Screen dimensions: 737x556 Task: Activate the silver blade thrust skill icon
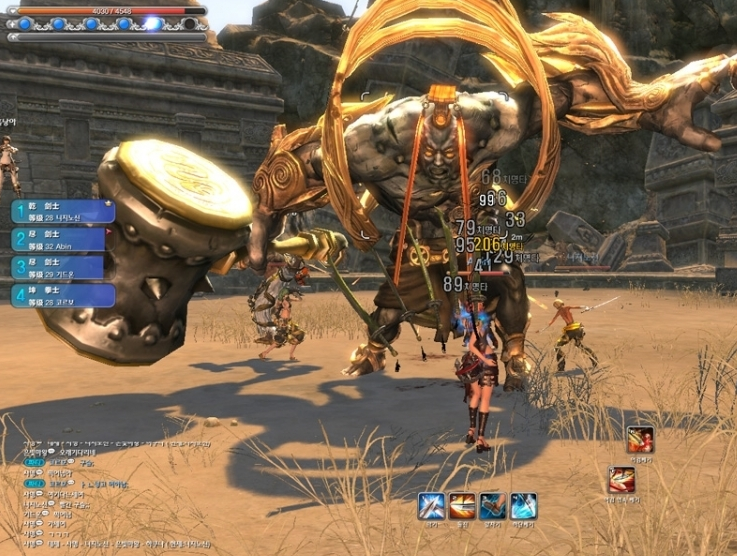[x=431, y=506]
